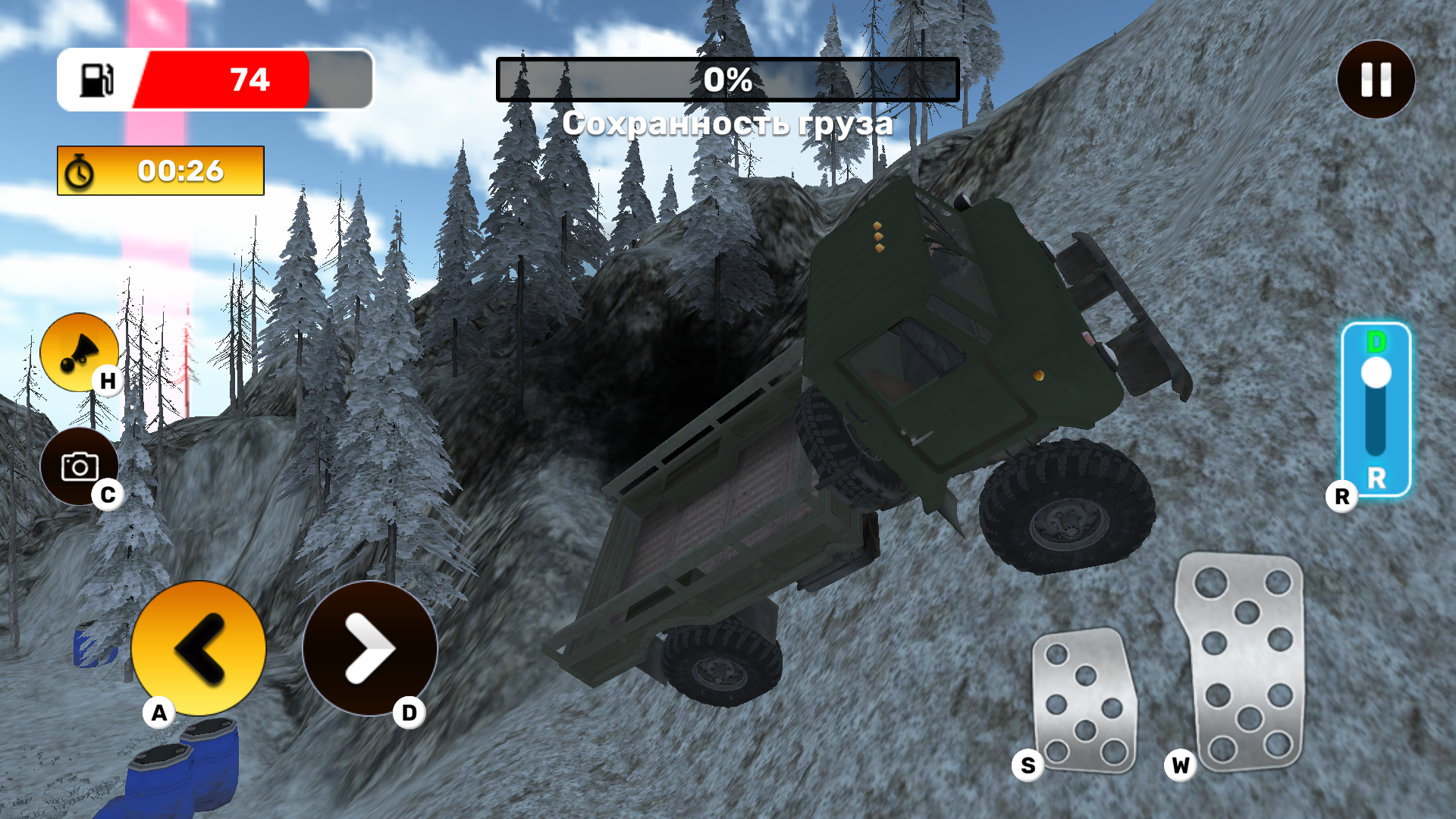The height and width of the screenshot is (819, 1456).
Task: Click the Сохранность груза label
Action: click(x=726, y=121)
